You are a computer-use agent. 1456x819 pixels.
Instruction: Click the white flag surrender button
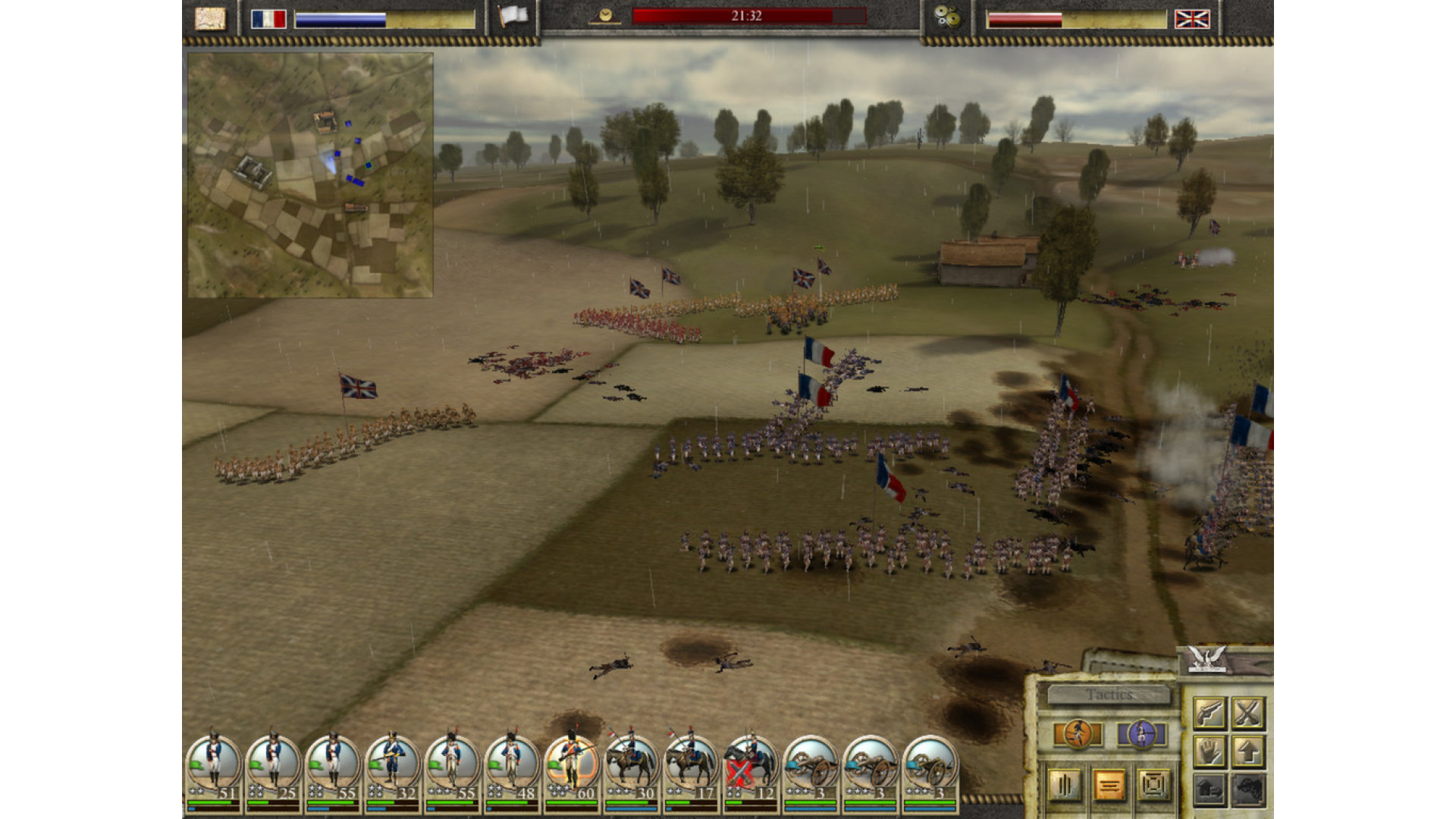[513, 17]
